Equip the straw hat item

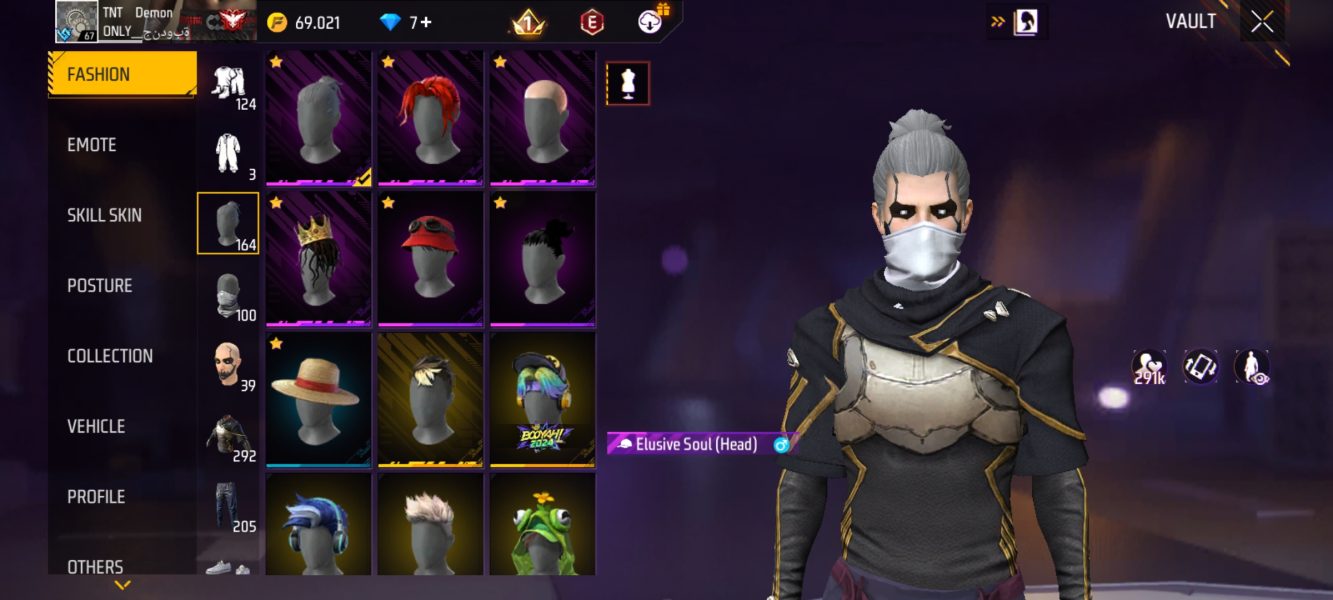[x=318, y=400]
